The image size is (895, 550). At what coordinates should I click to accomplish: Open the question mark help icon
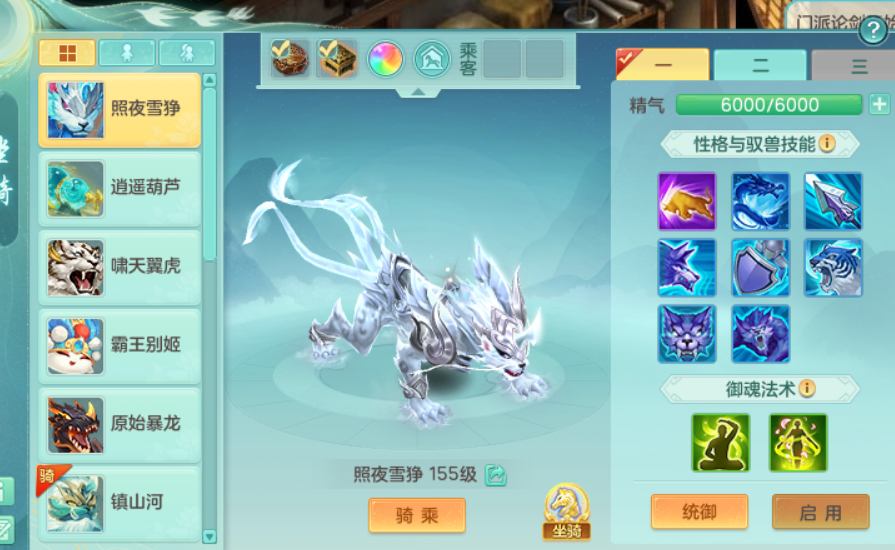pos(872,30)
